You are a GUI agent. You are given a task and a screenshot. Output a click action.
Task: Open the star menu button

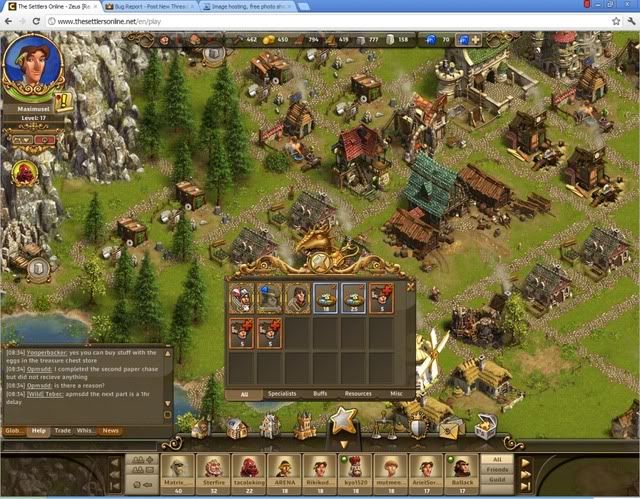(344, 420)
